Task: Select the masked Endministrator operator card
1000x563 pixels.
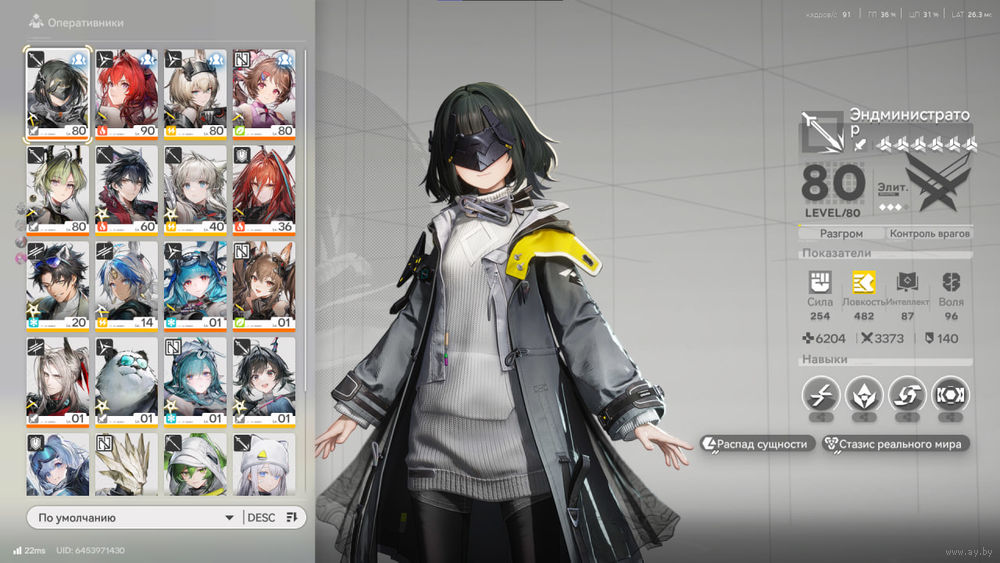Action: coord(58,93)
